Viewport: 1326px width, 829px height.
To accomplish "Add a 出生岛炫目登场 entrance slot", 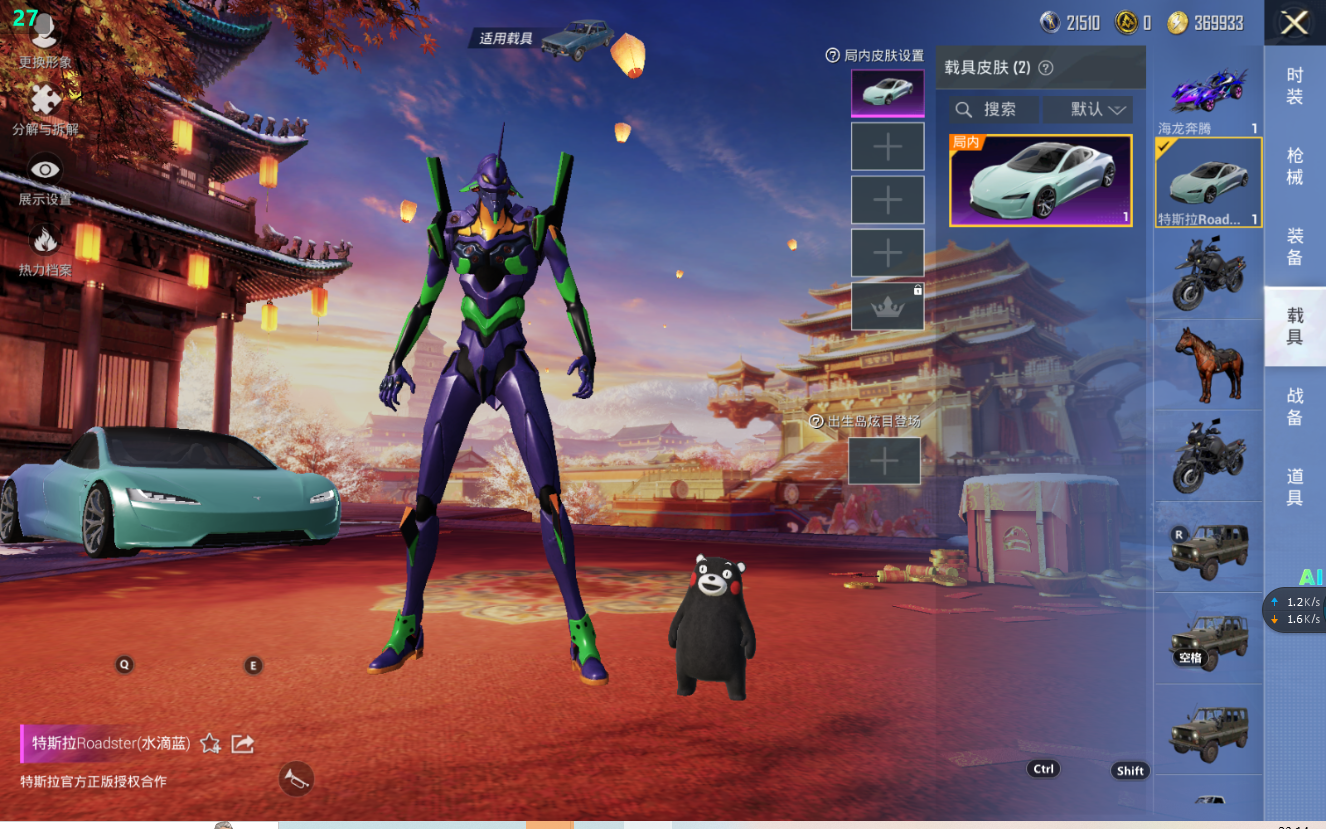I will 884,461.
